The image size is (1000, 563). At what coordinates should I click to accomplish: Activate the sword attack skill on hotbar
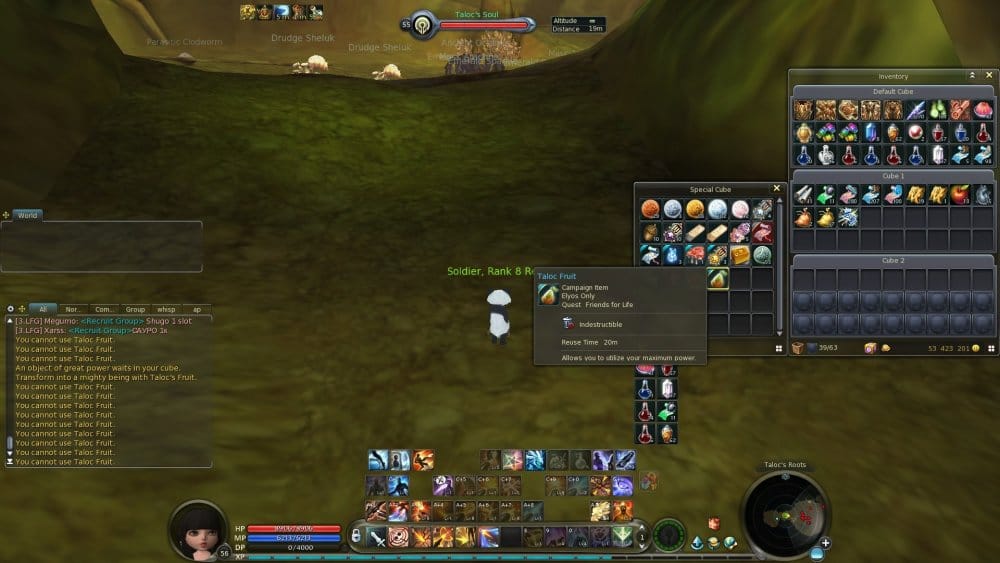(x=377, y=537)
